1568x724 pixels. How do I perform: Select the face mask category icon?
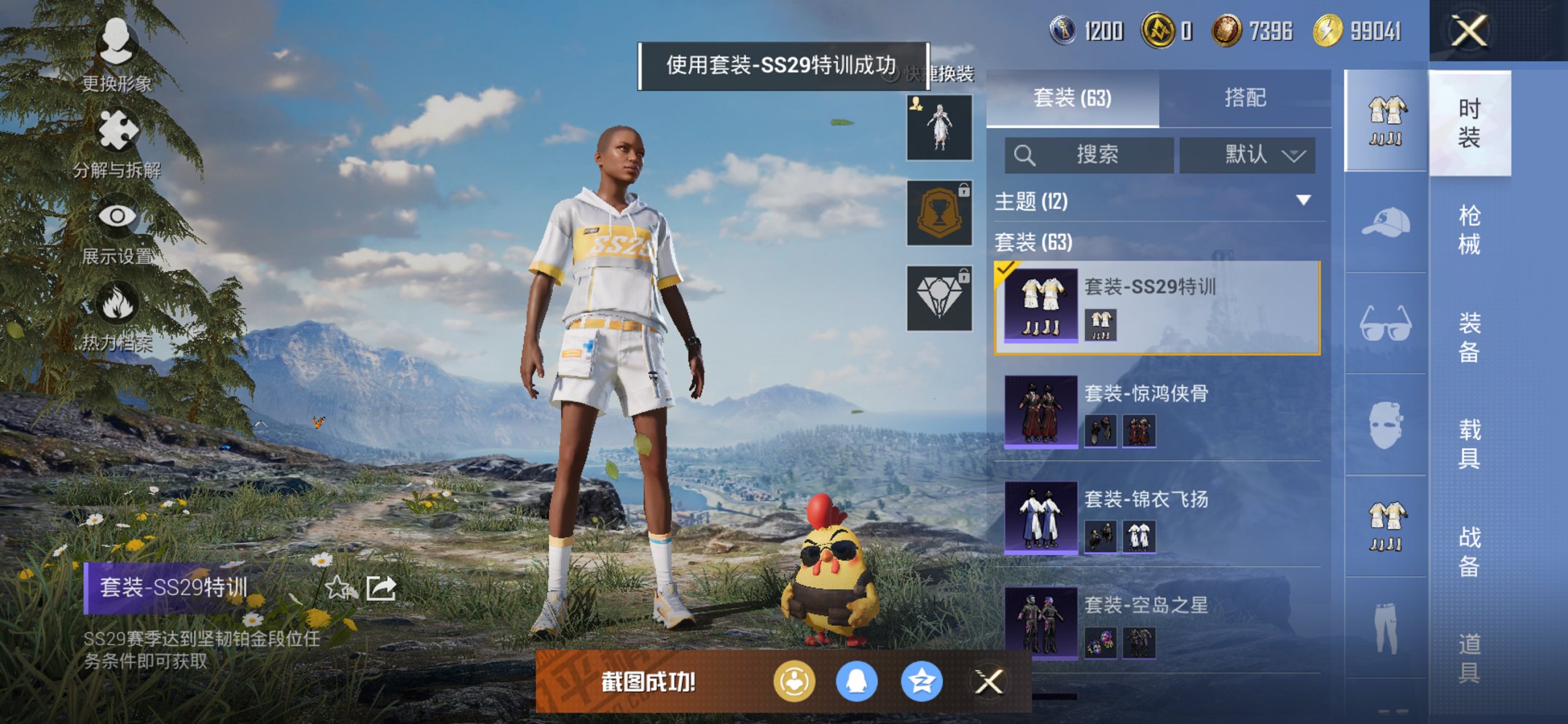coord(1385,422)
